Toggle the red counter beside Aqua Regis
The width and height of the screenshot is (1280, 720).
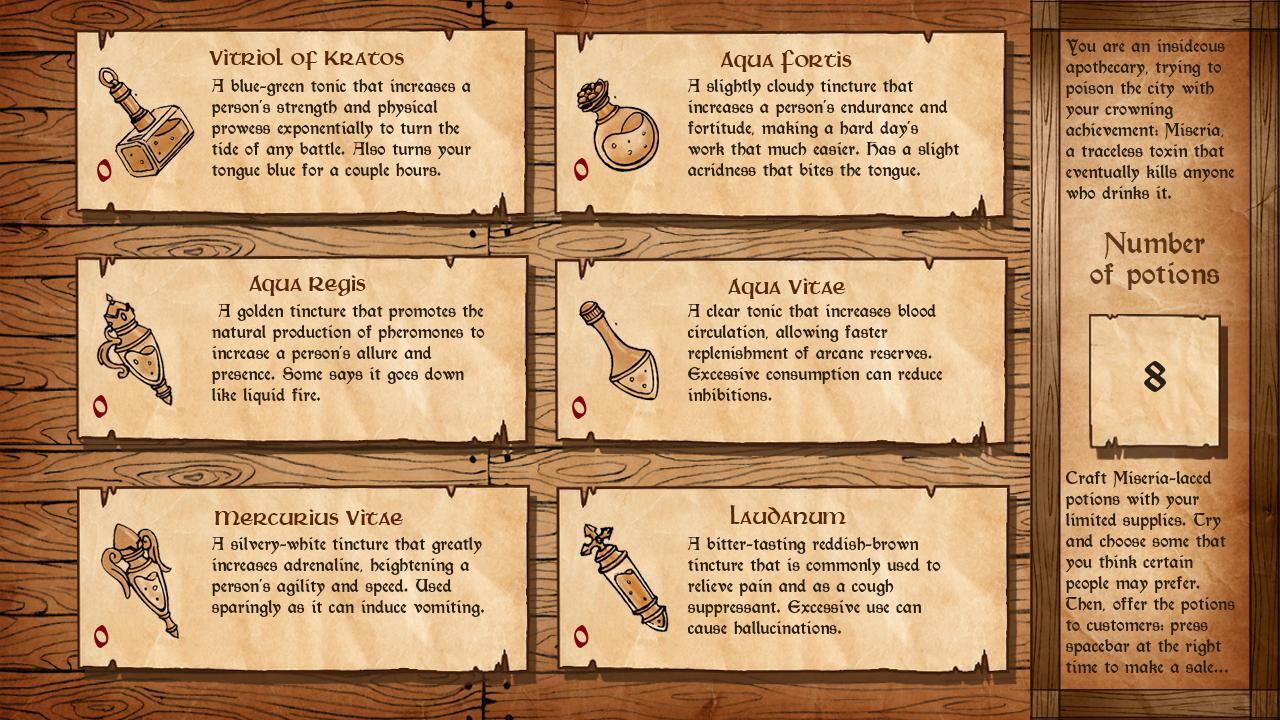(x=98, y=405)
